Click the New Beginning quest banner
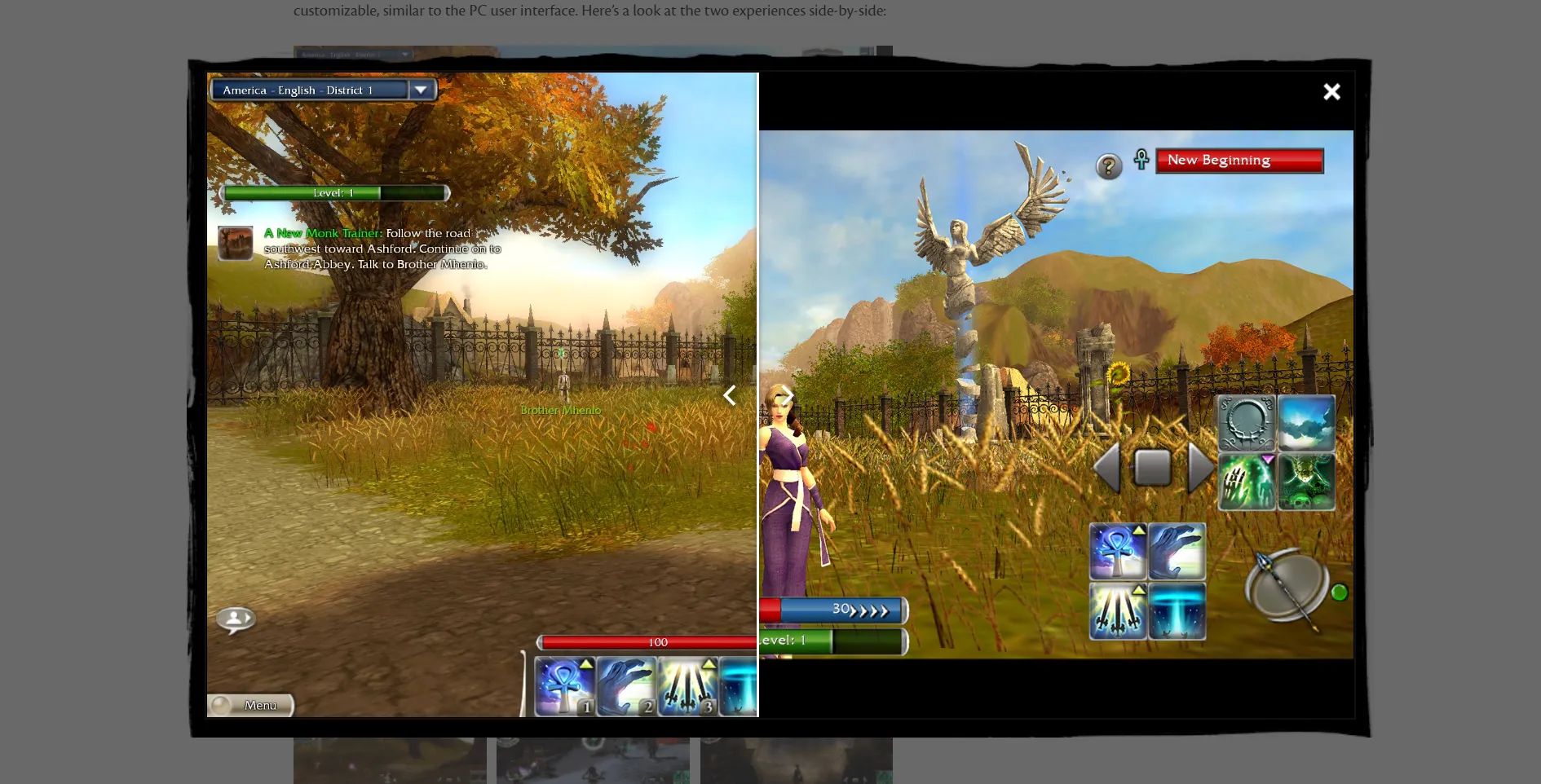Screen dimensions: 1541x784 1239,160
